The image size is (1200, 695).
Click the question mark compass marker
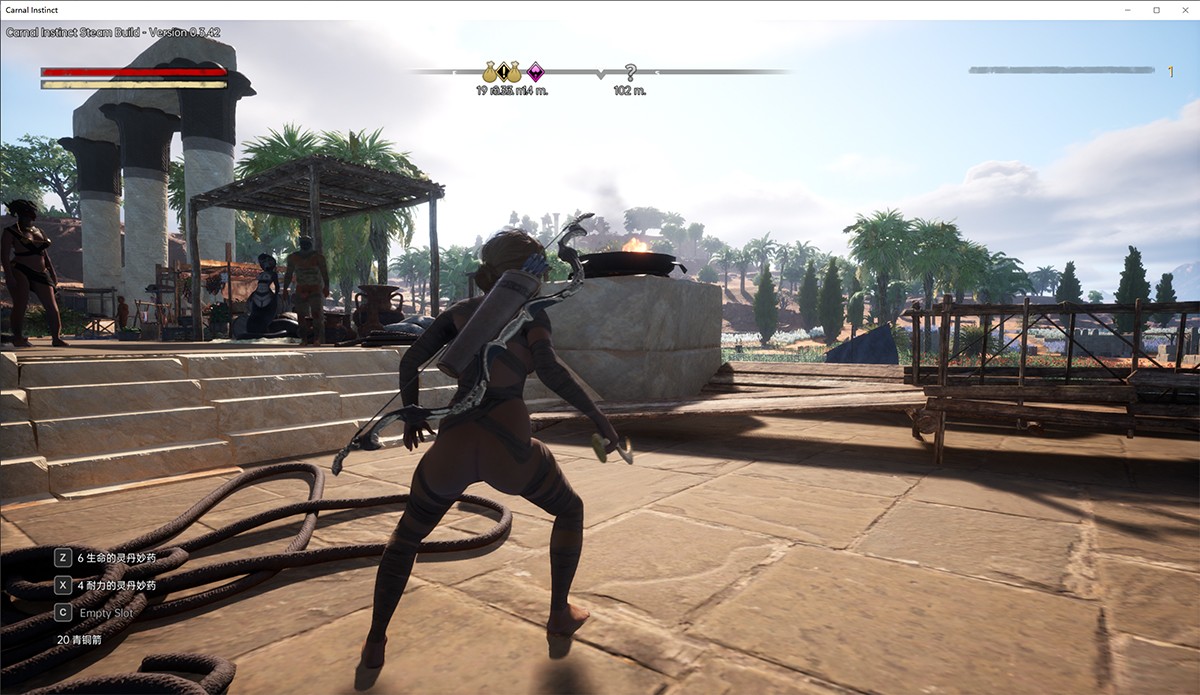[630, 72]
